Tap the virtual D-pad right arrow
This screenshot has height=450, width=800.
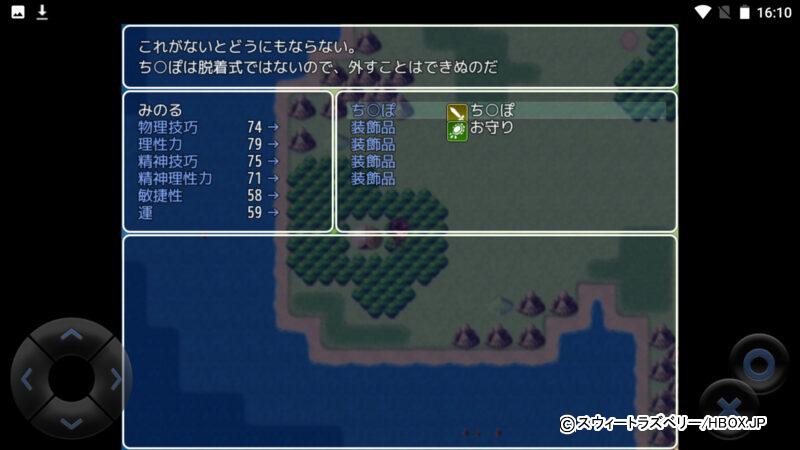point(115,379)
